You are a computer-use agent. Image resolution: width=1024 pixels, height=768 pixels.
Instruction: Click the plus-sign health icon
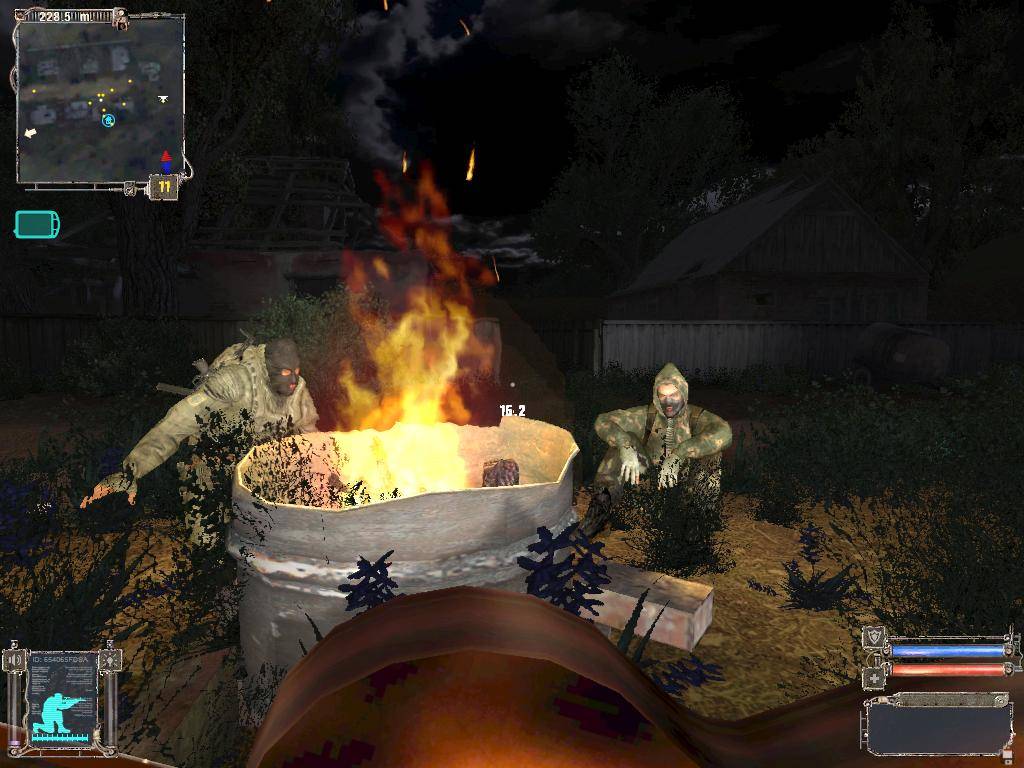[873, 677]
